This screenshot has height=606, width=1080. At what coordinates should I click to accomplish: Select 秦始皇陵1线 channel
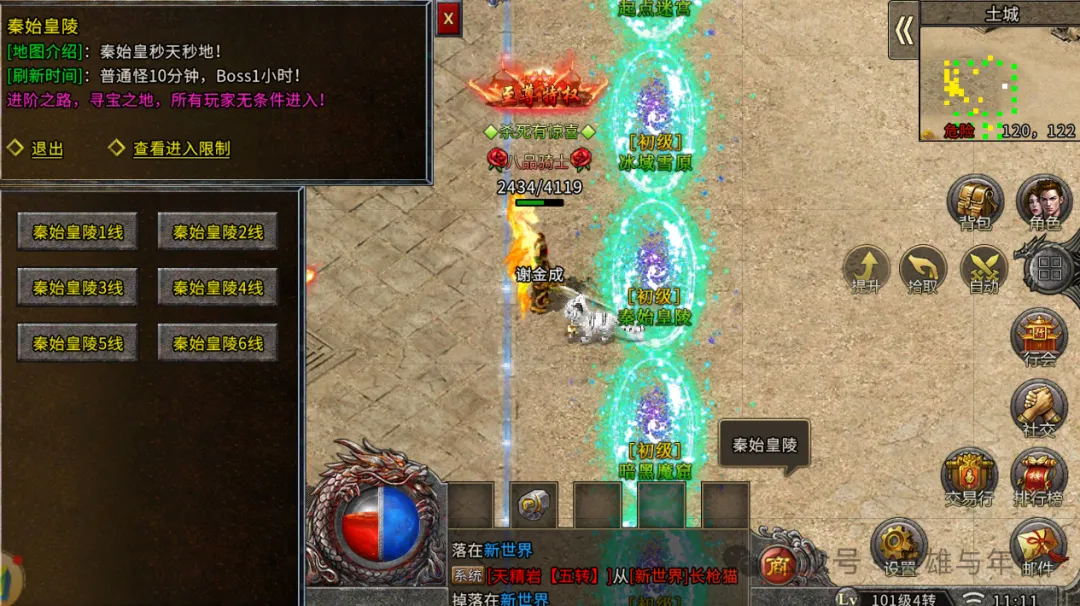point(78,232)
